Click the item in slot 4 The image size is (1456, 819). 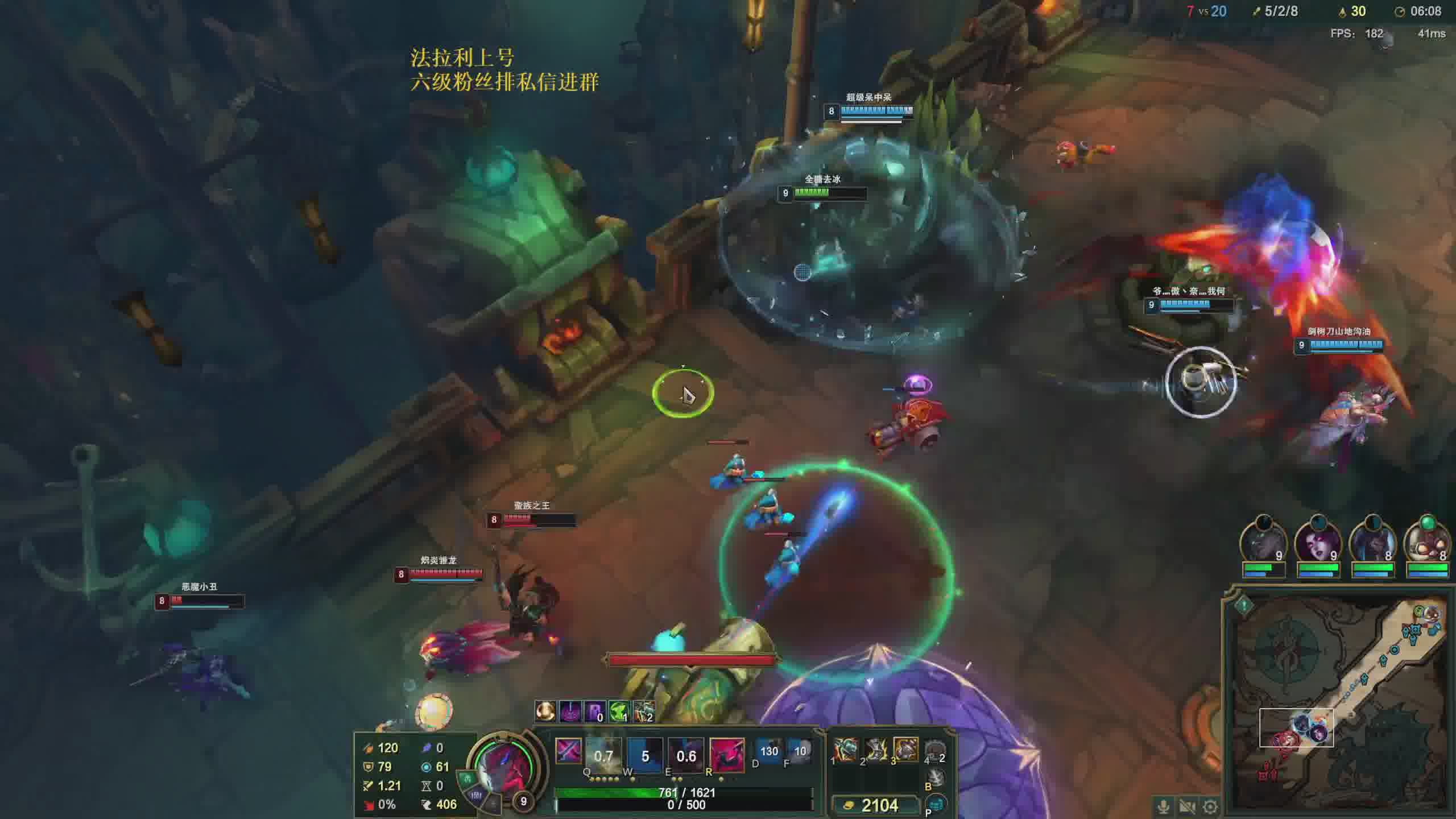pyautogui.click(x=935, y=752)
